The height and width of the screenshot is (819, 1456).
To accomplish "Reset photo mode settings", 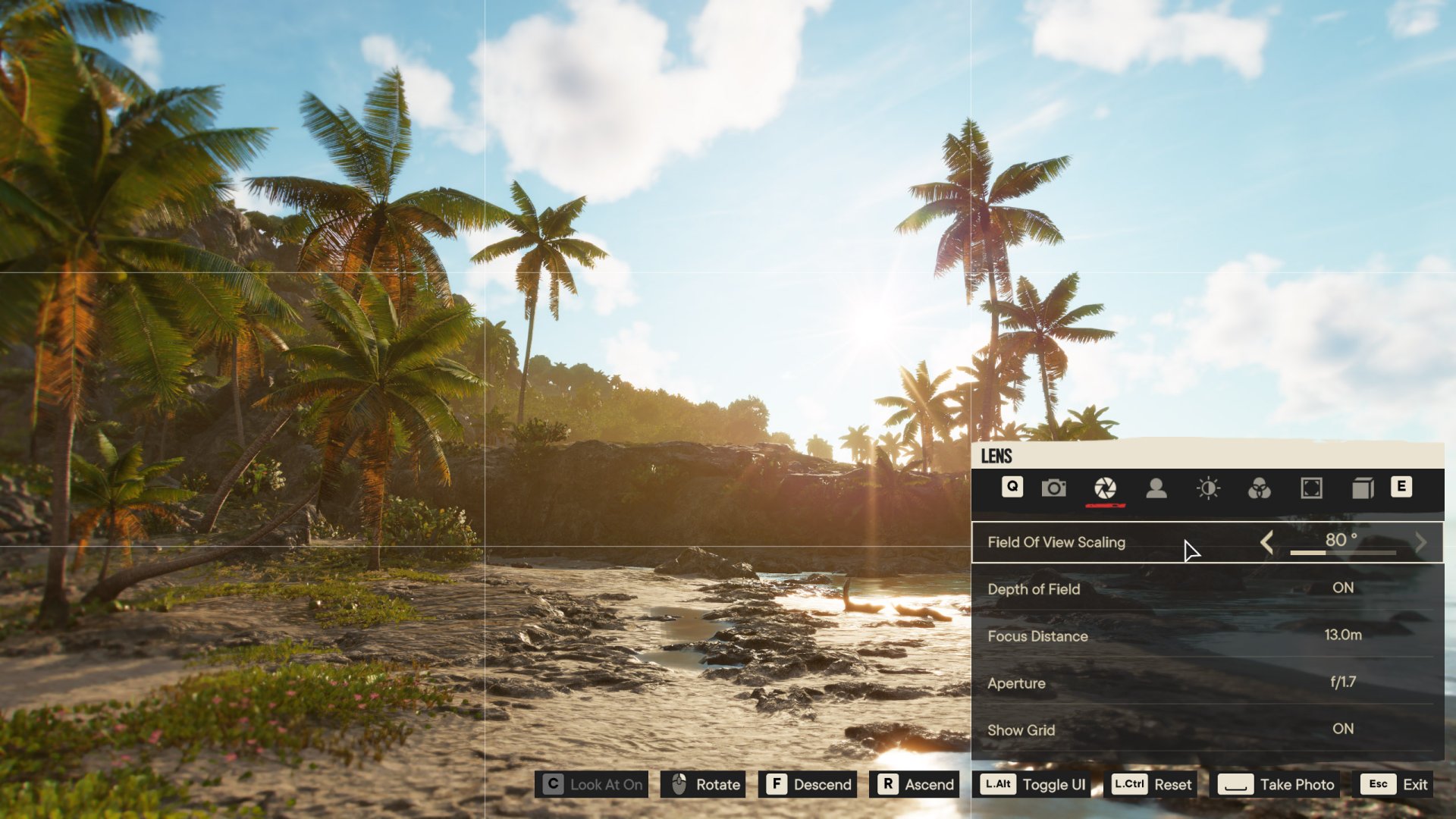I will tap(1153, 784).
